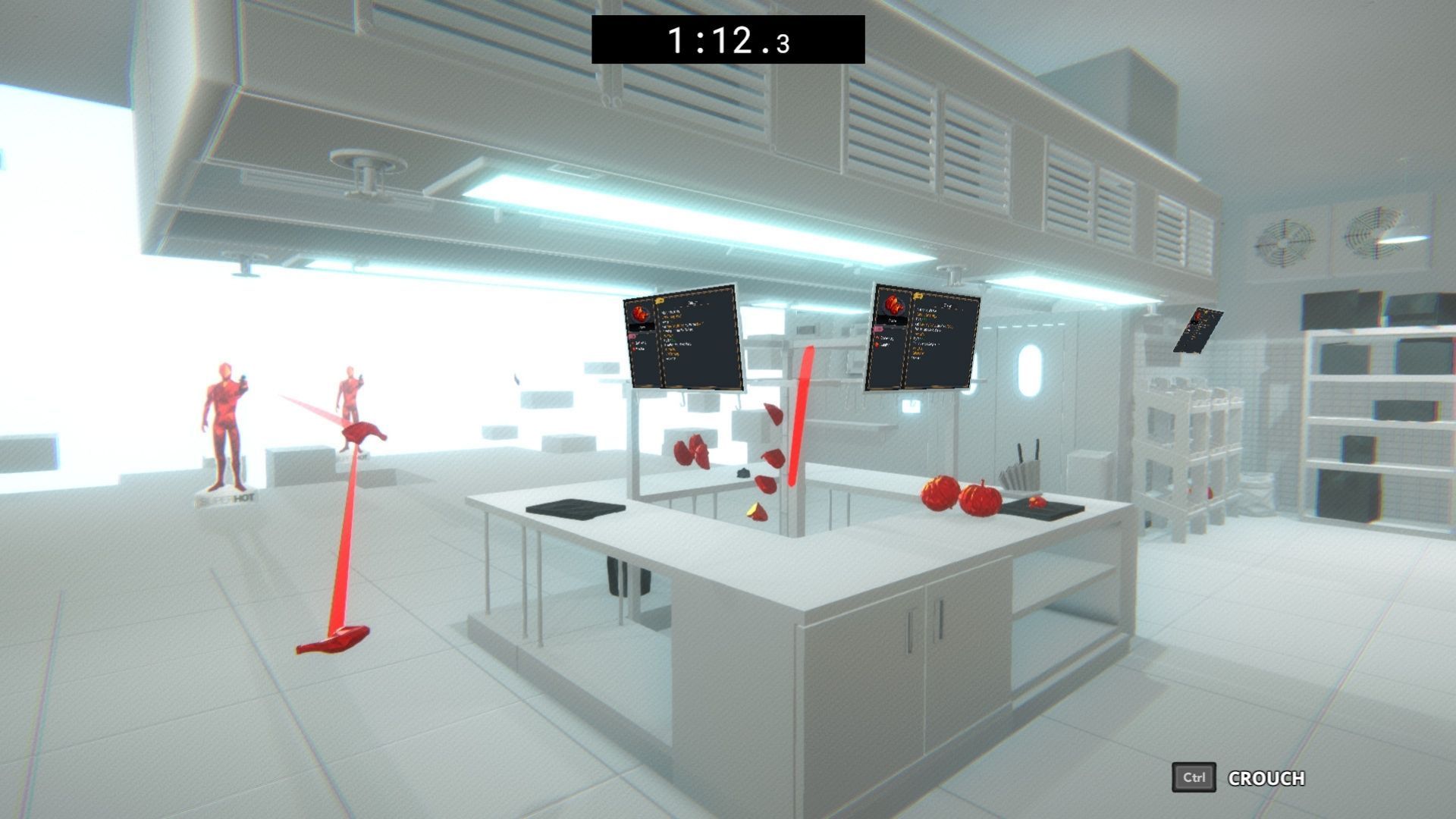Toggle the pink tag on the middle monitor
This screenshot has width=1456, height=819.
879,328
